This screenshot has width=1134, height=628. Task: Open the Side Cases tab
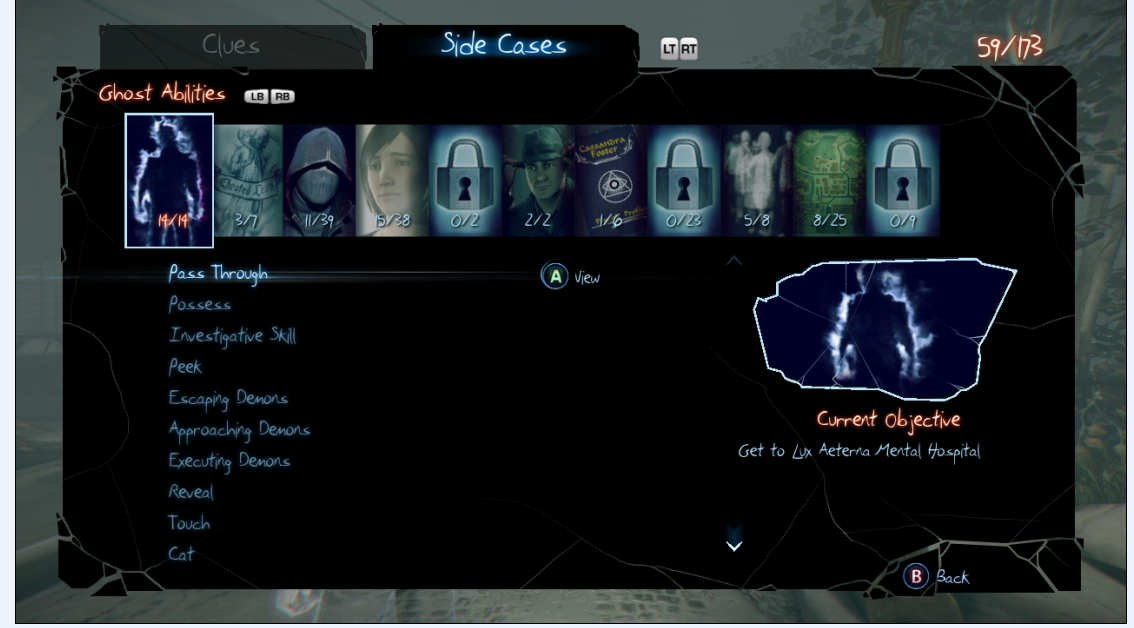coord(504,45)
